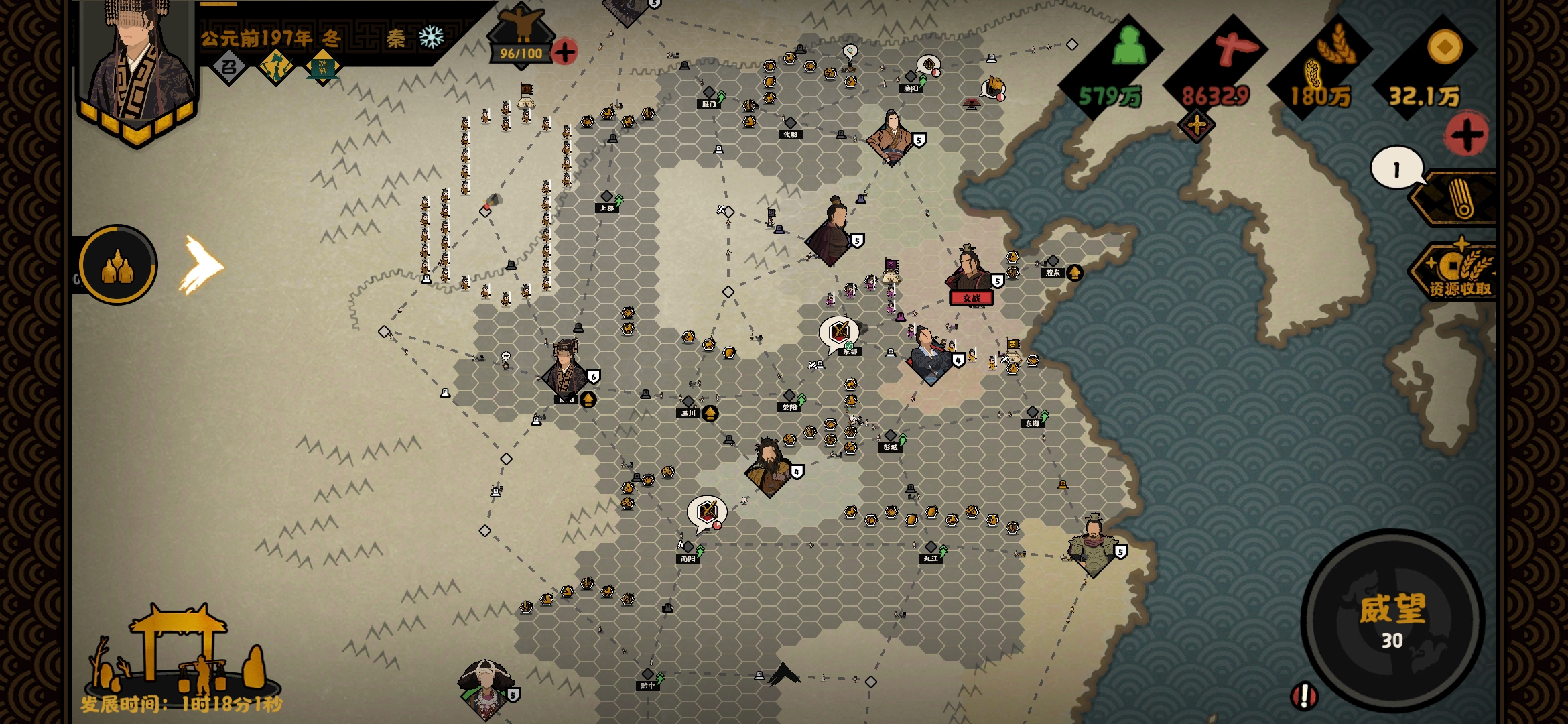The image size is (1568, 724).
Task: Open the 威望 prestige dial
Action: pyautogui.click(x=1392, y=620)
